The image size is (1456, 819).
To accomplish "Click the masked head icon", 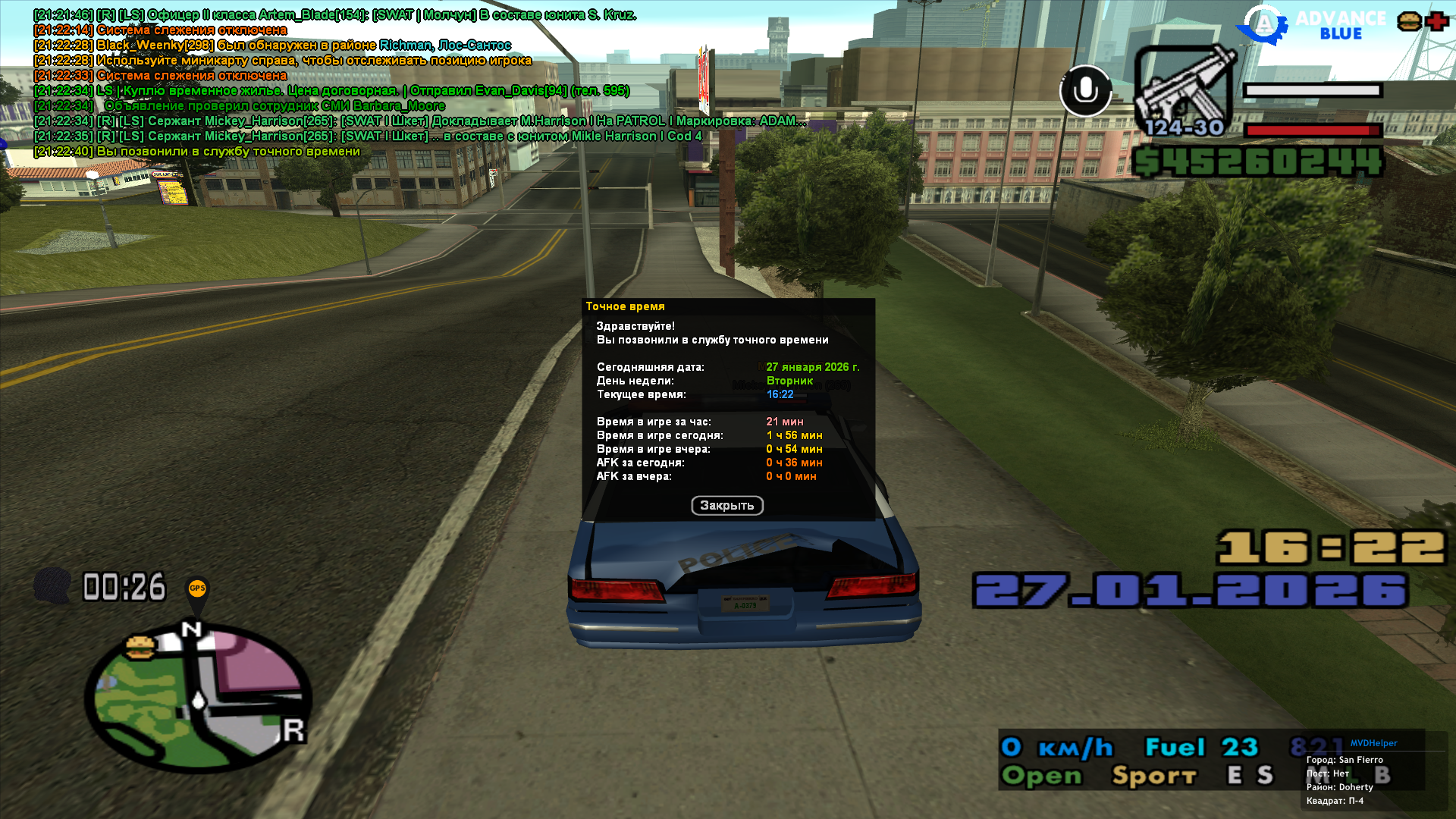I will click(x=52, y=586).
